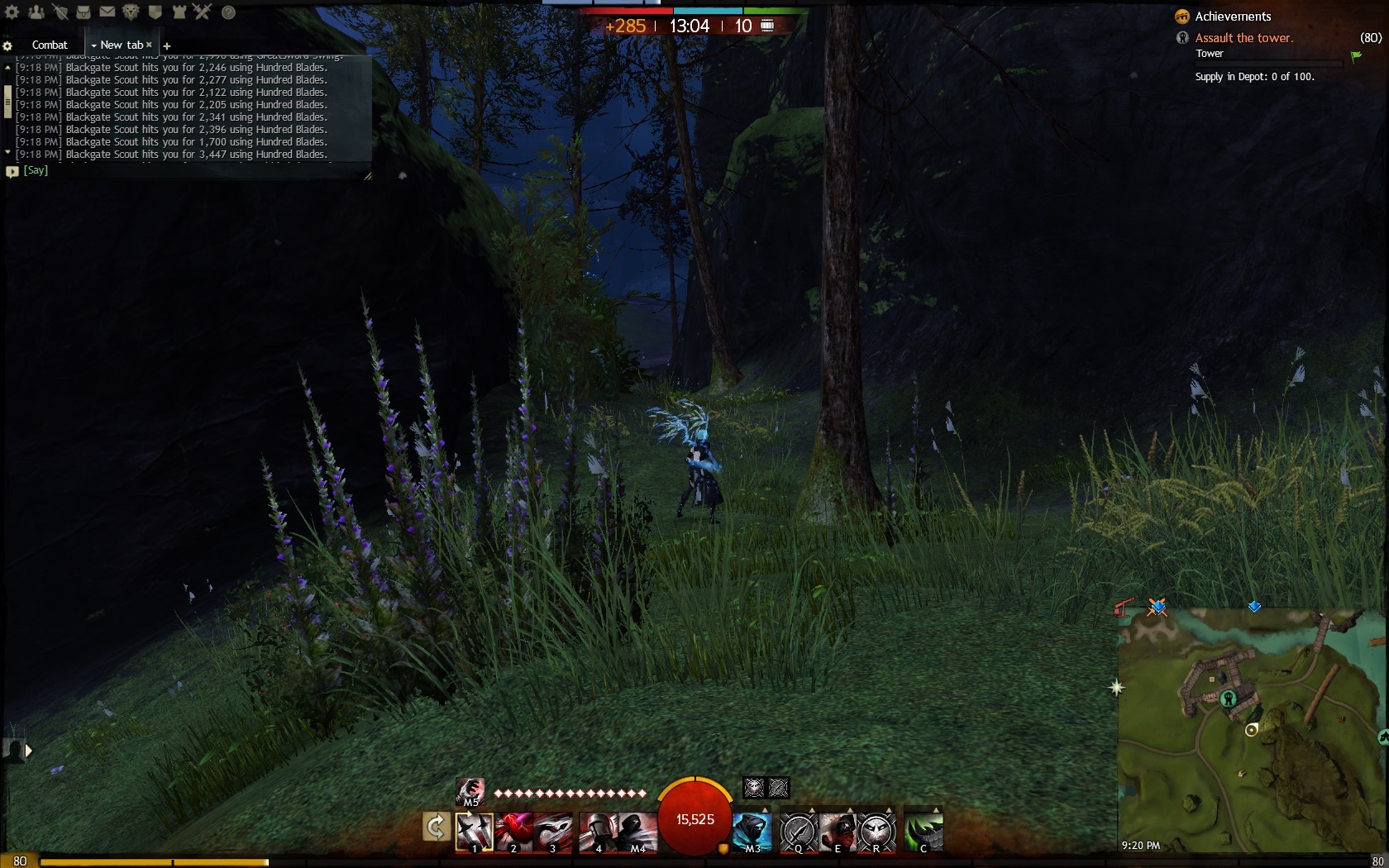
Task: Open the inventory bag icon
Action: click(84, 12)
